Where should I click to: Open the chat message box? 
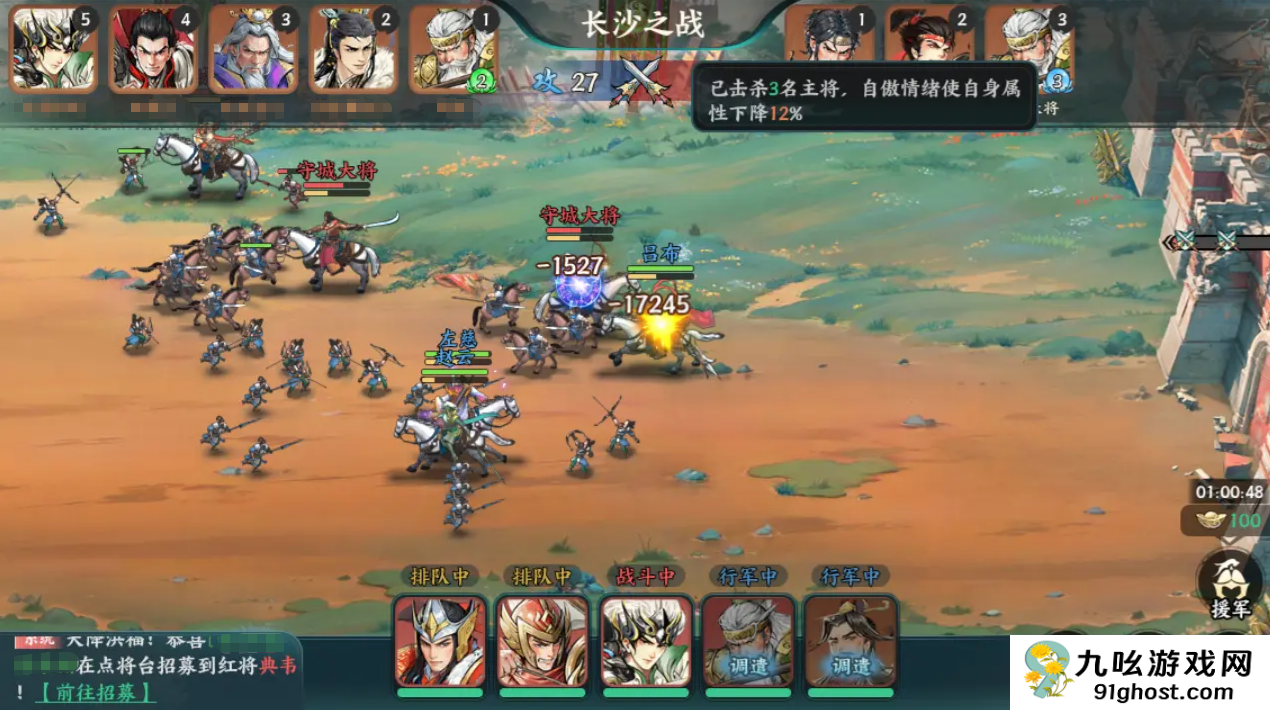[x=150, y=668]
